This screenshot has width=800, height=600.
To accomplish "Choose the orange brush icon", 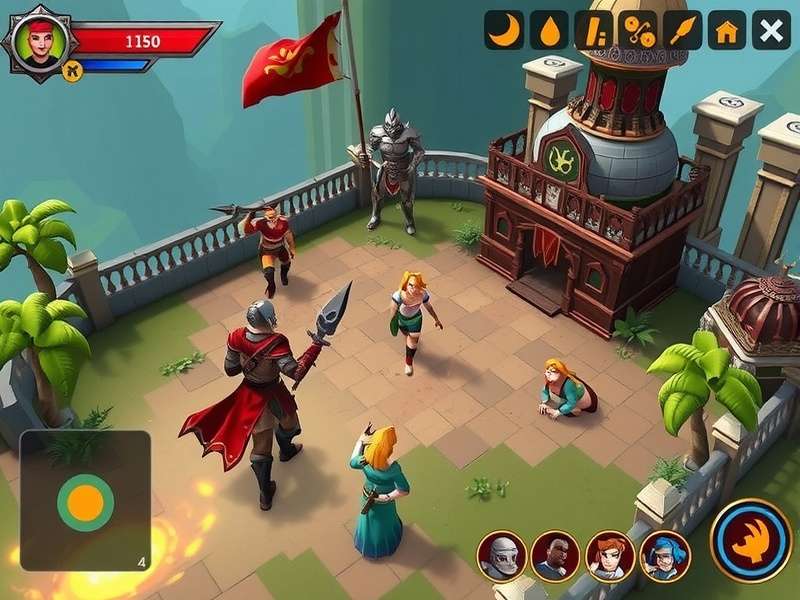I will click(683, 30).
